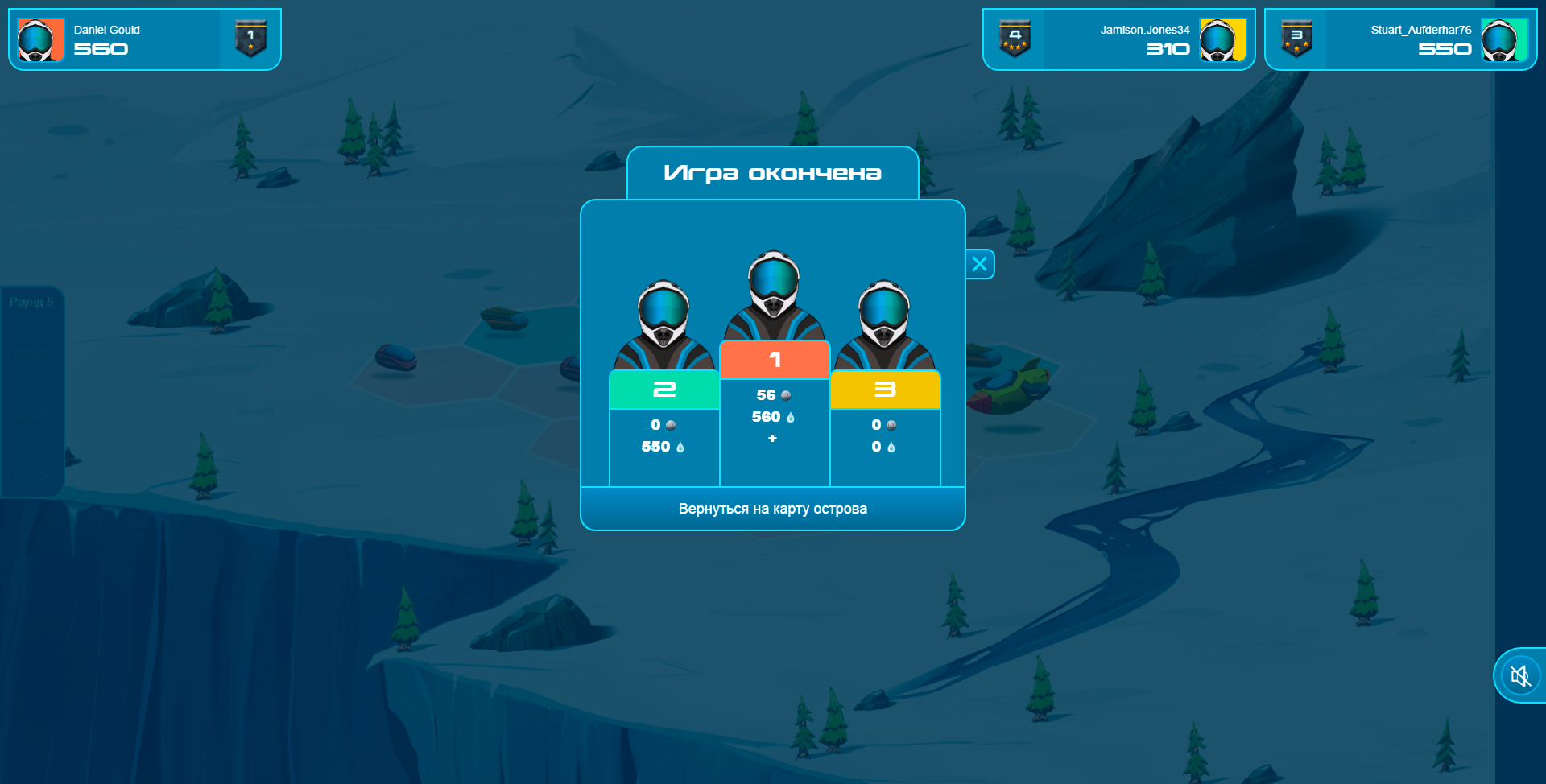1546x784 pixels.
Task: Click the green second-place podium block
Action: pos(663,390)
